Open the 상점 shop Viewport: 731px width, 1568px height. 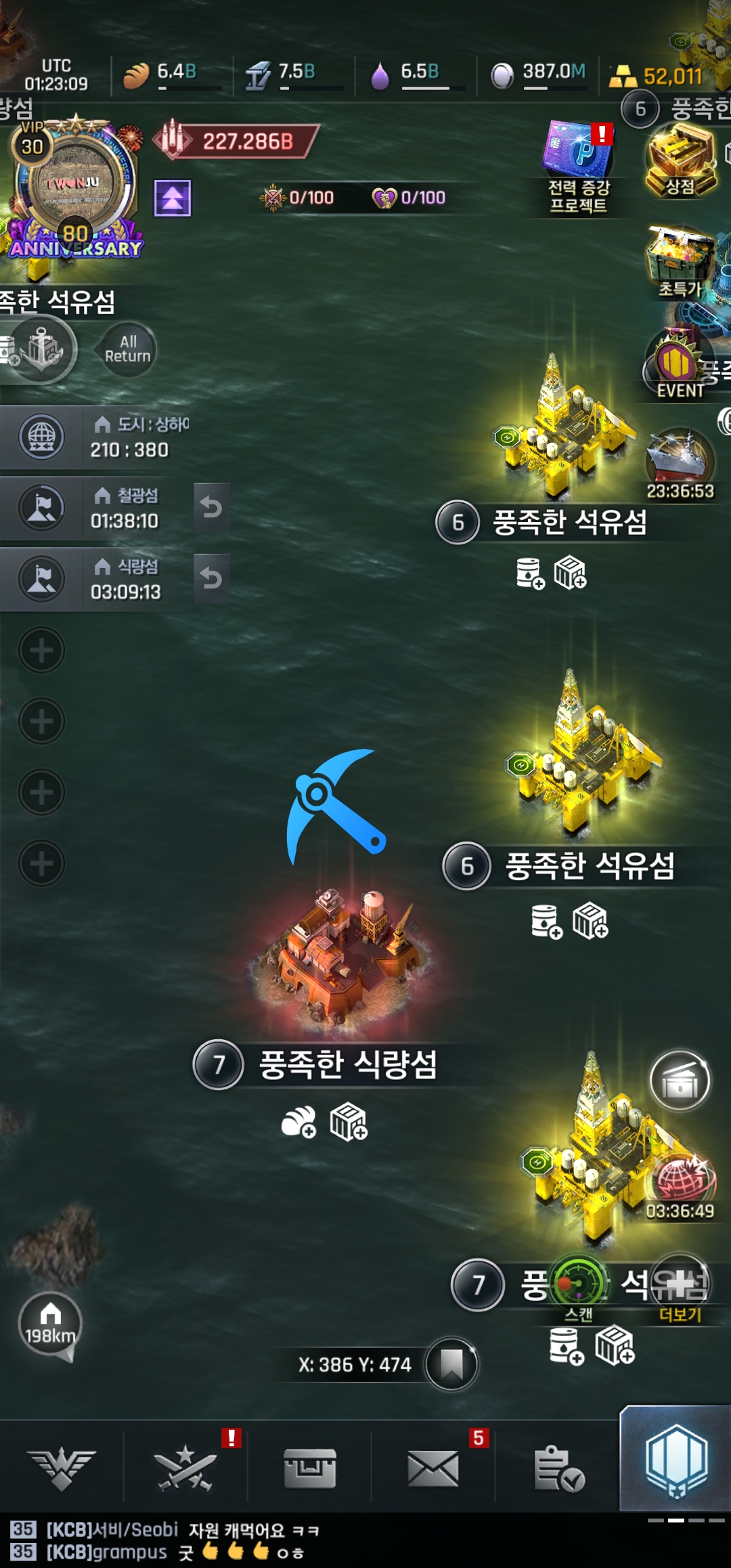click(x=680, y=161)
